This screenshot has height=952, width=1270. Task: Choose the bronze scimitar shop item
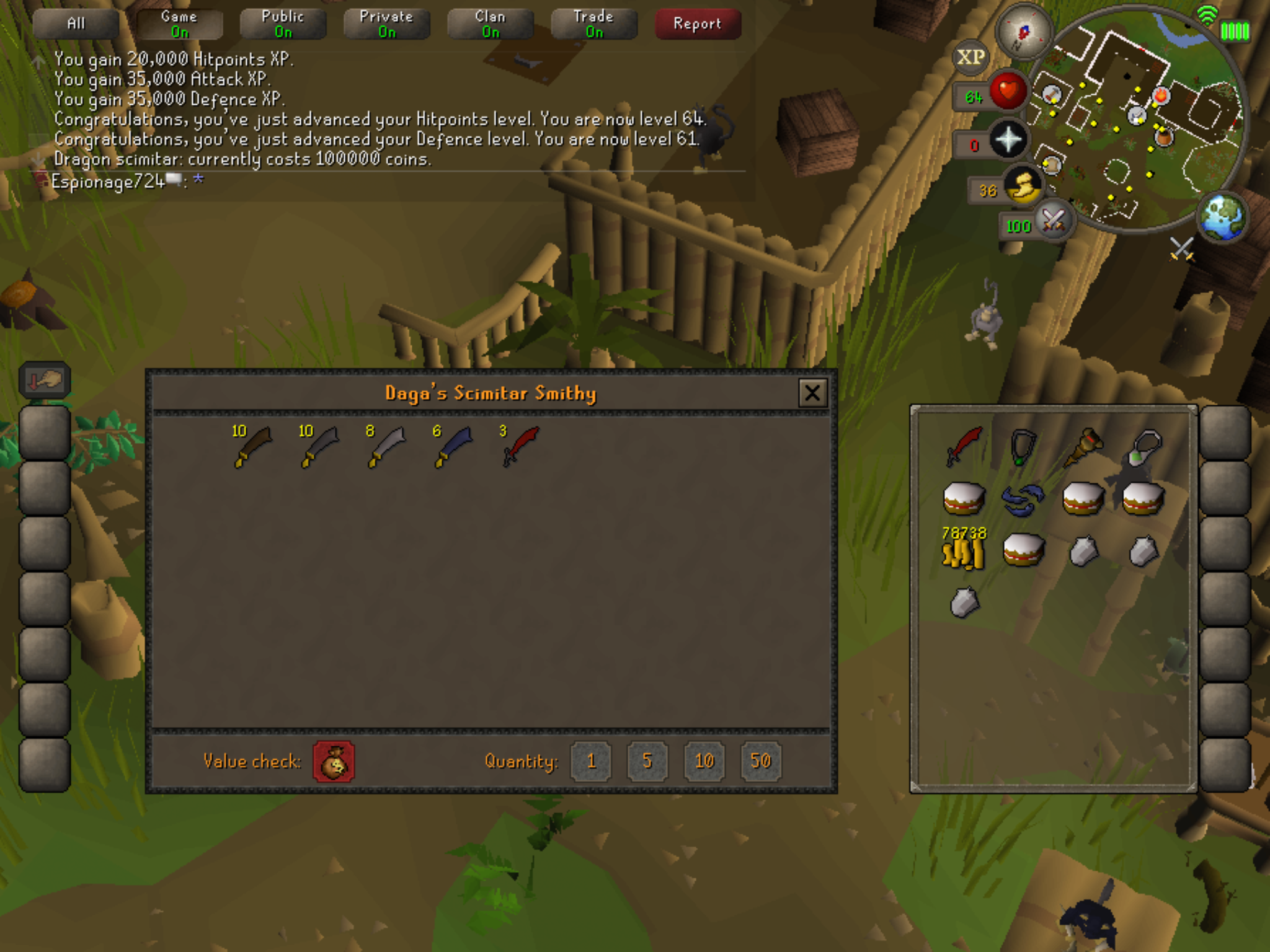(252, 446)
